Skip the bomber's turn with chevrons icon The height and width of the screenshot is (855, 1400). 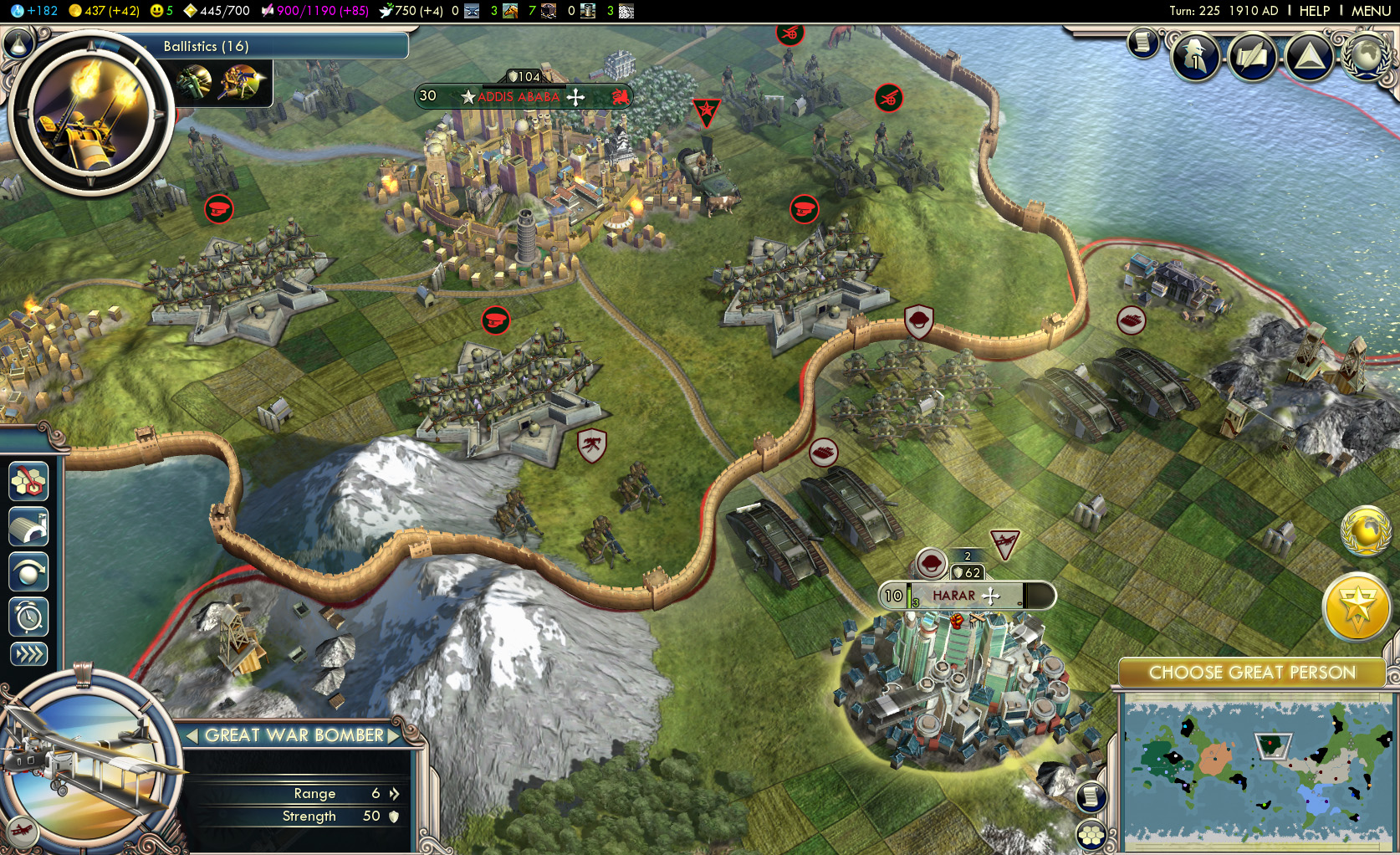tap(29, 654)
